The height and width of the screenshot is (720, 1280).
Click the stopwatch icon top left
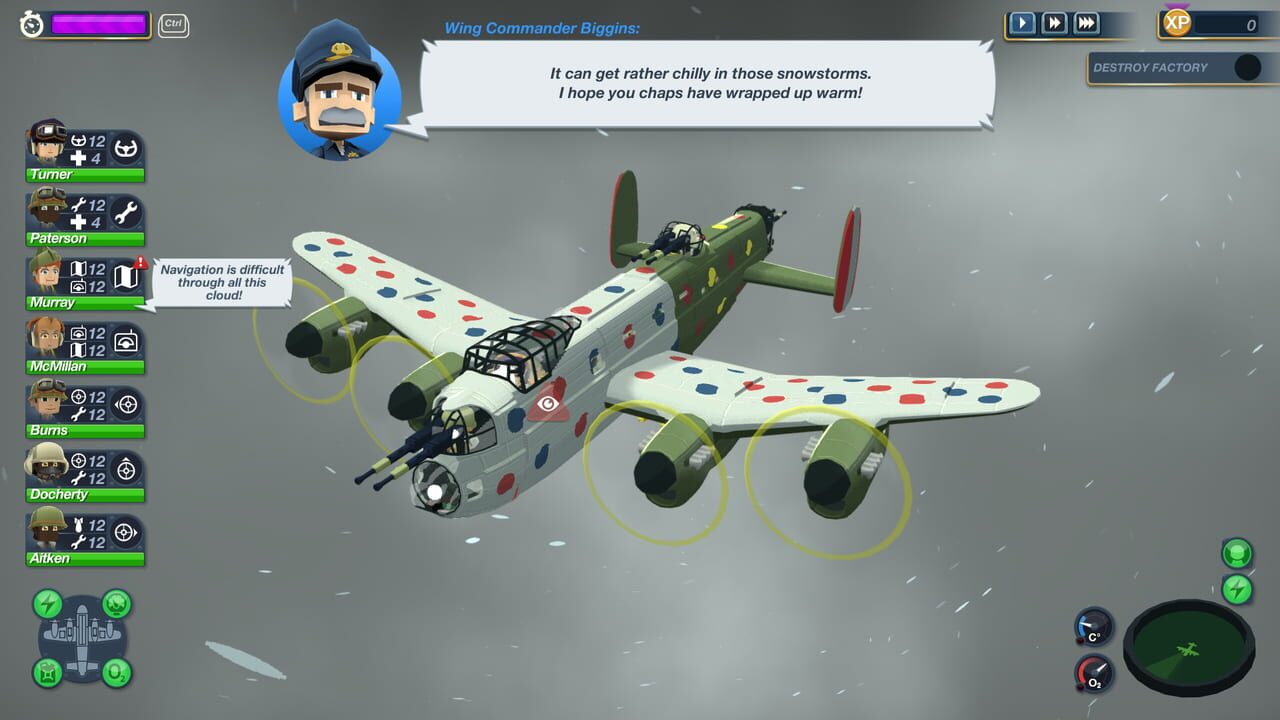pyautogui.click(x=29, y=24)
